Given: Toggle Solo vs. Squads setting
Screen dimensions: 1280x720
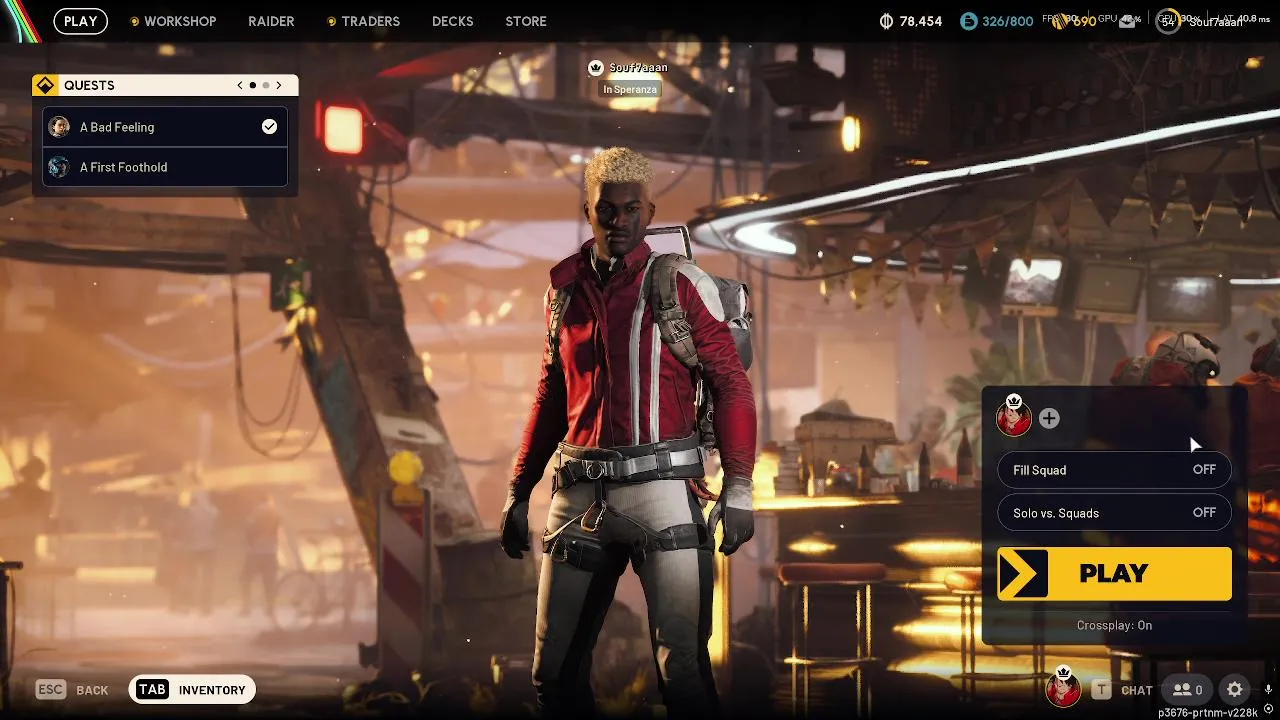Looking at the screenshot, I should (1114, 513).
